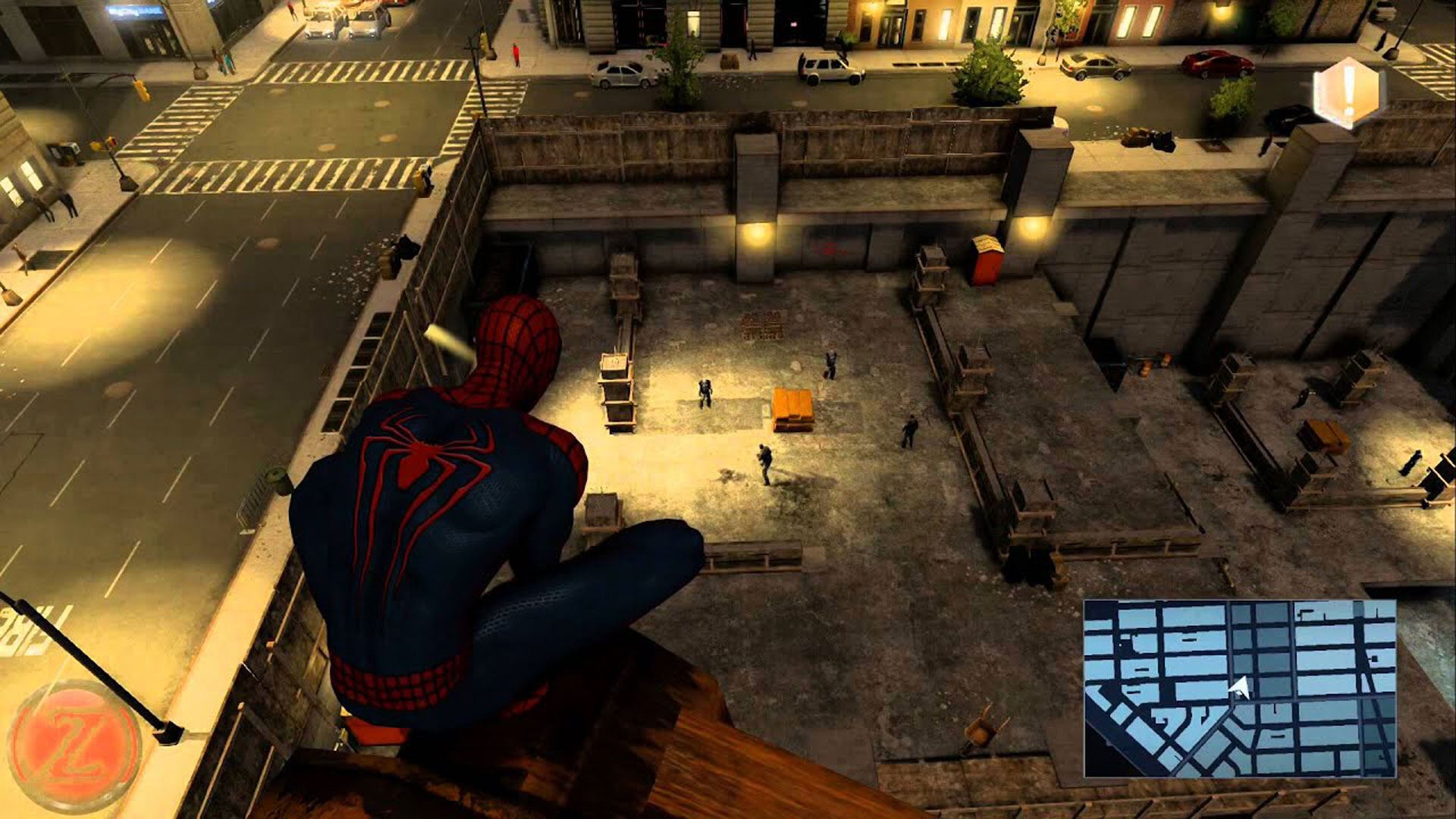Screen dimensions: 1456x819
Task: Click the white player arrow on minimap
Action: coord(1240,688)
